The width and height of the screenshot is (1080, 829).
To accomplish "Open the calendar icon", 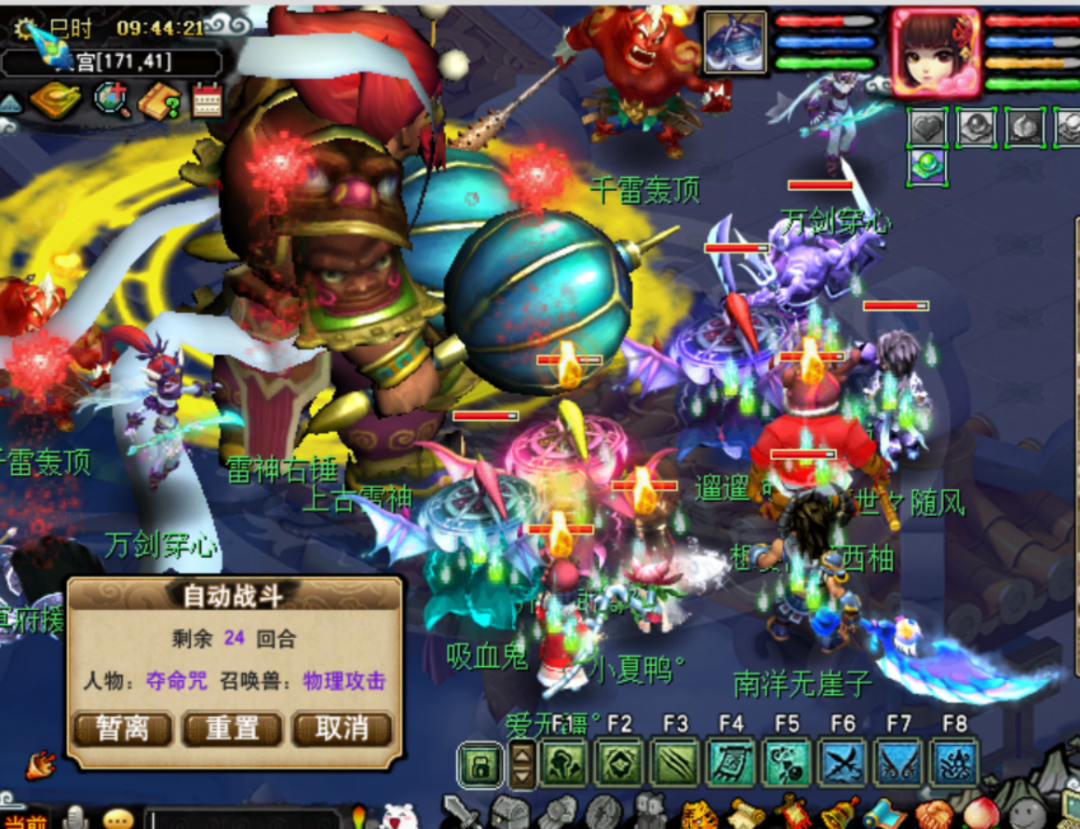I will (x=207, y=100).
